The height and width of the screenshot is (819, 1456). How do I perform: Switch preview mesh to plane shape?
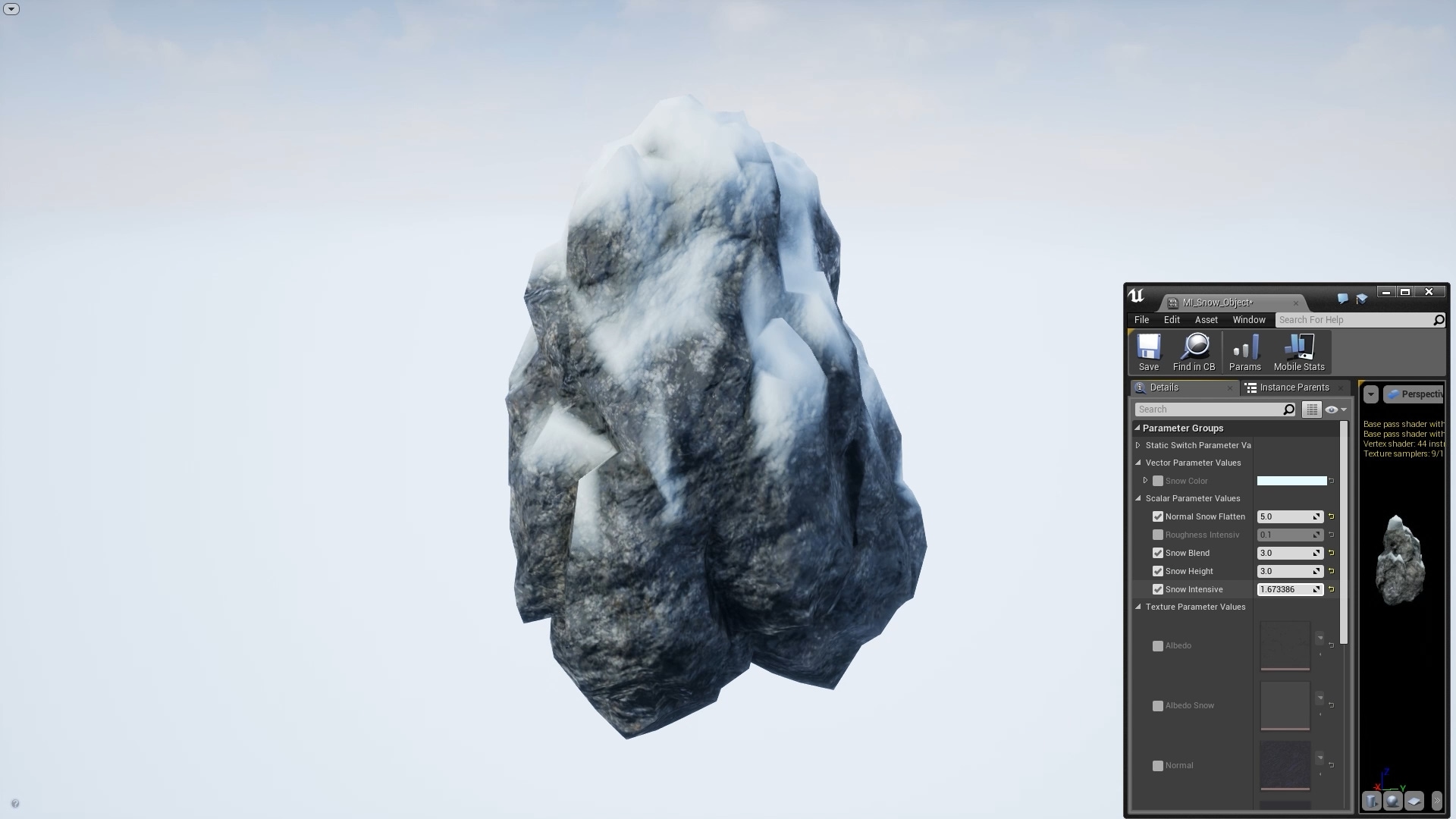pyautogui.click(x=1414, y=801)
